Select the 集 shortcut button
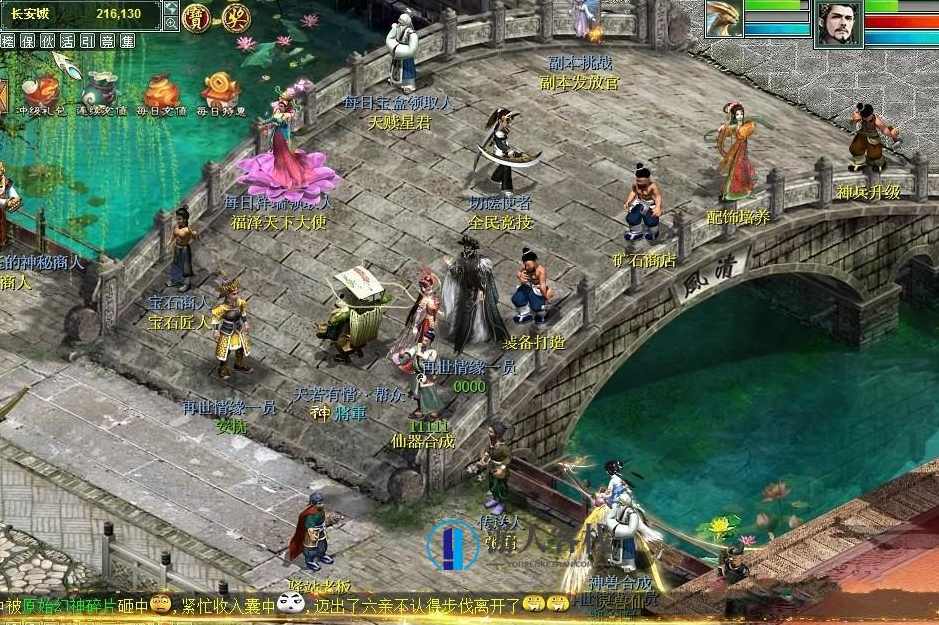The width and height of the screenshot is (939, 625). pos(127,41)
